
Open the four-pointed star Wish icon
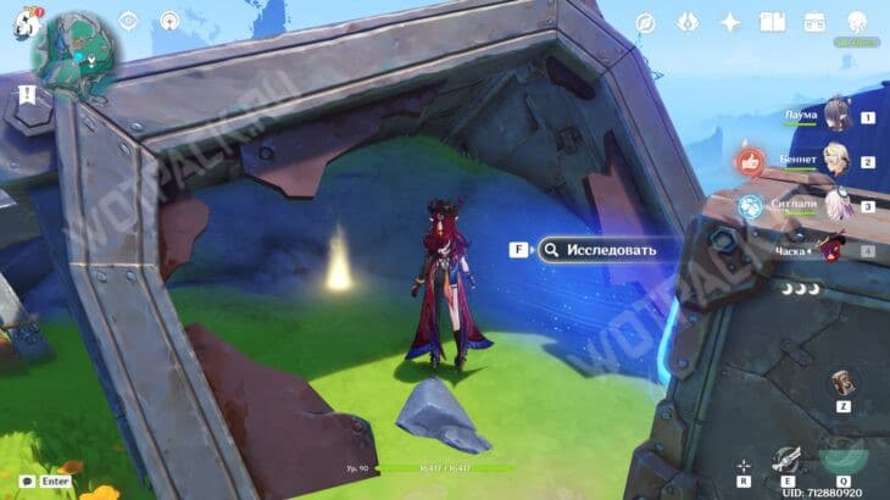tap(730, 22)
